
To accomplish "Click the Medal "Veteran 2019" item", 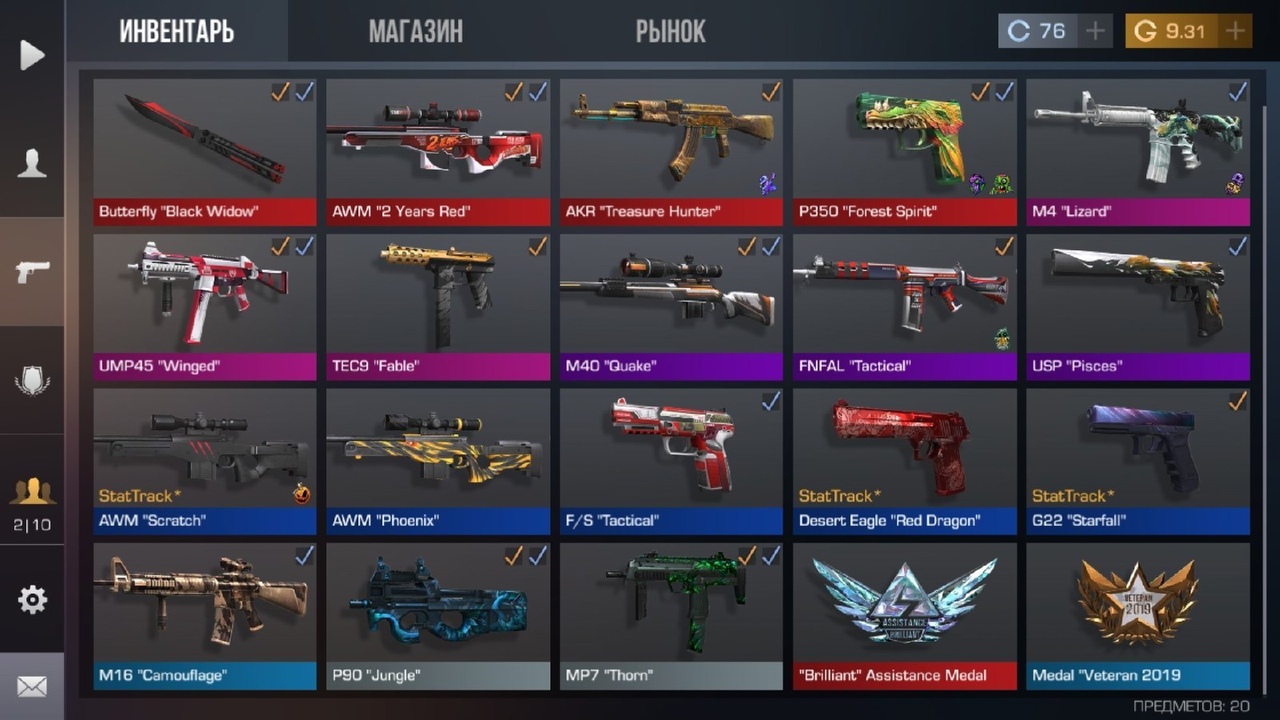I will tap(1137, 614).
